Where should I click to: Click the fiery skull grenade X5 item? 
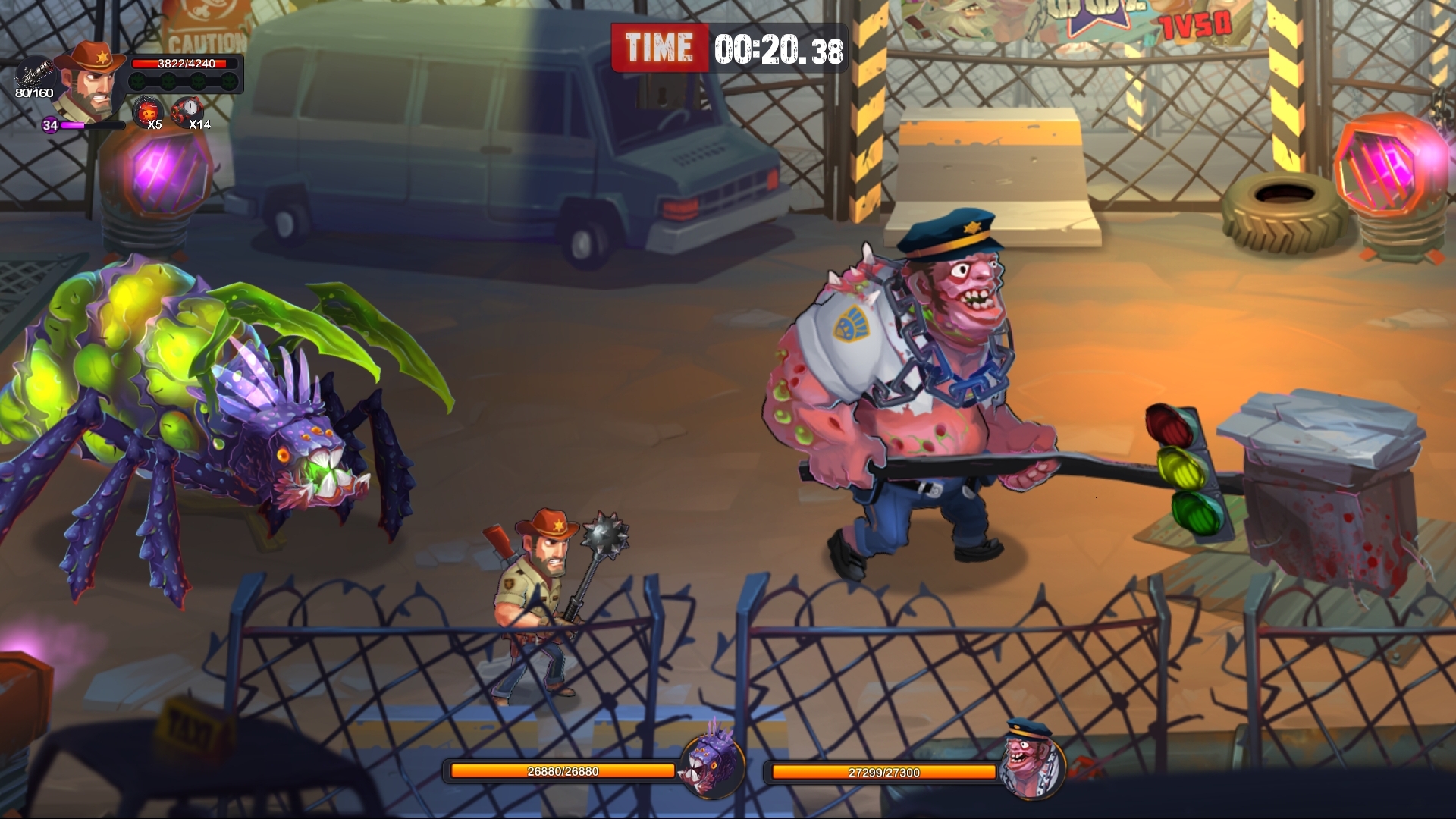(148, 112)
